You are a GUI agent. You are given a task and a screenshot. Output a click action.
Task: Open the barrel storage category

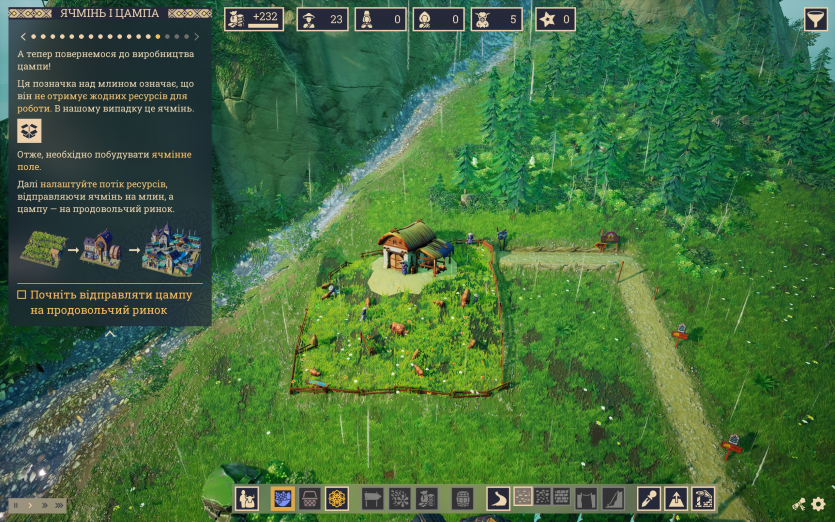[x=462, y=497]
